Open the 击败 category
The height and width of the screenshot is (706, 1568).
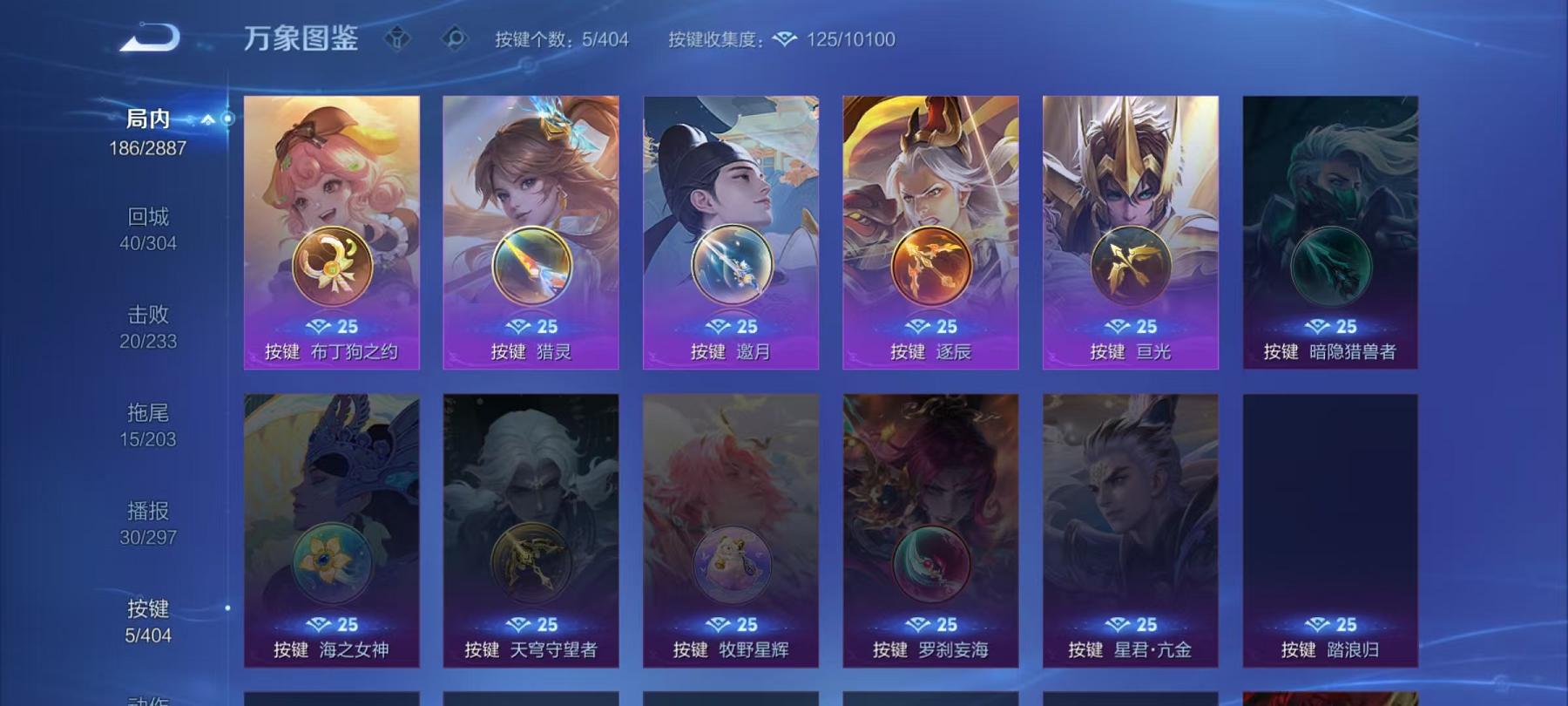pos(148,316)
